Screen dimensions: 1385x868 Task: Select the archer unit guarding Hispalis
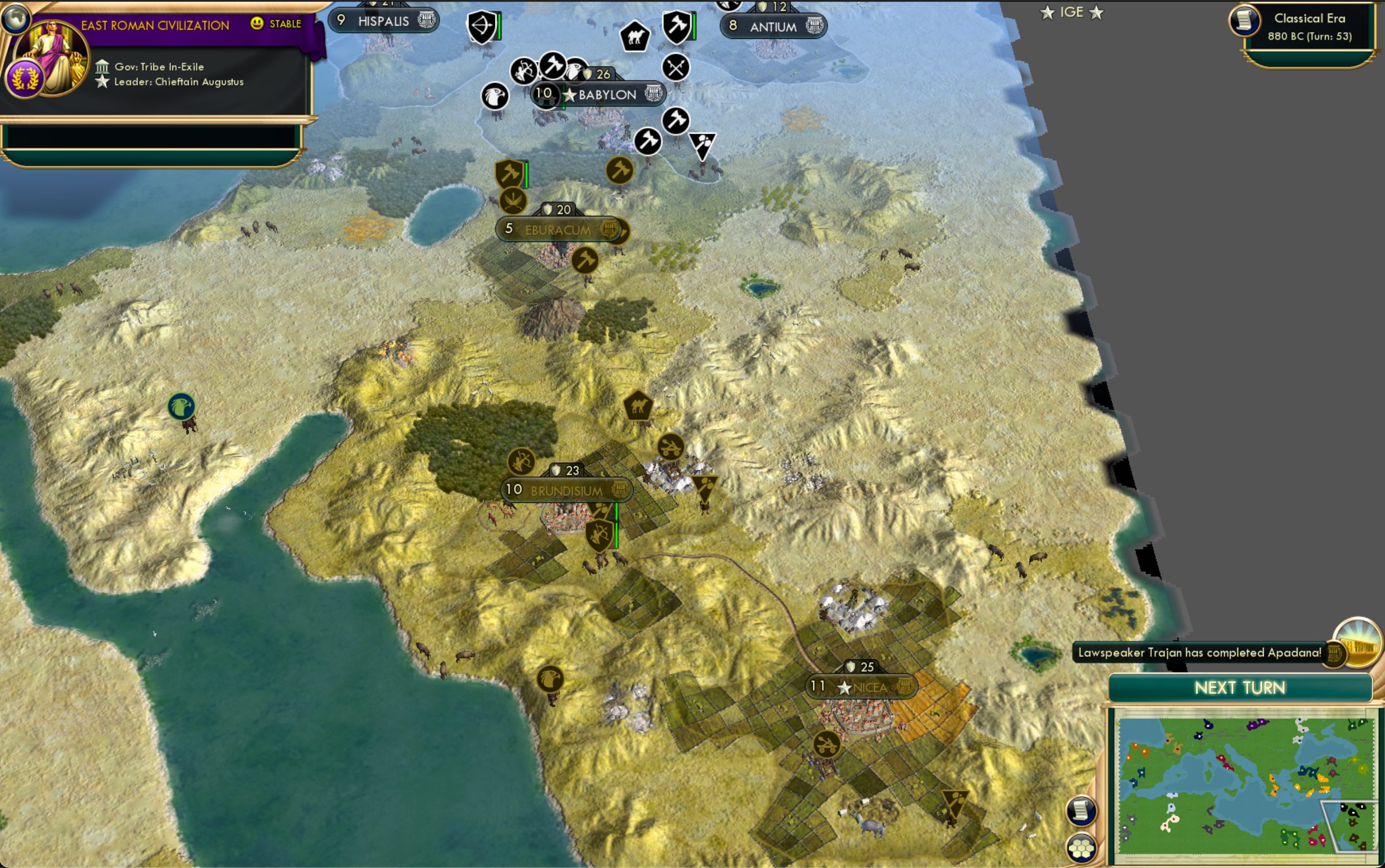pyautogui.click(x=482, y=27)
